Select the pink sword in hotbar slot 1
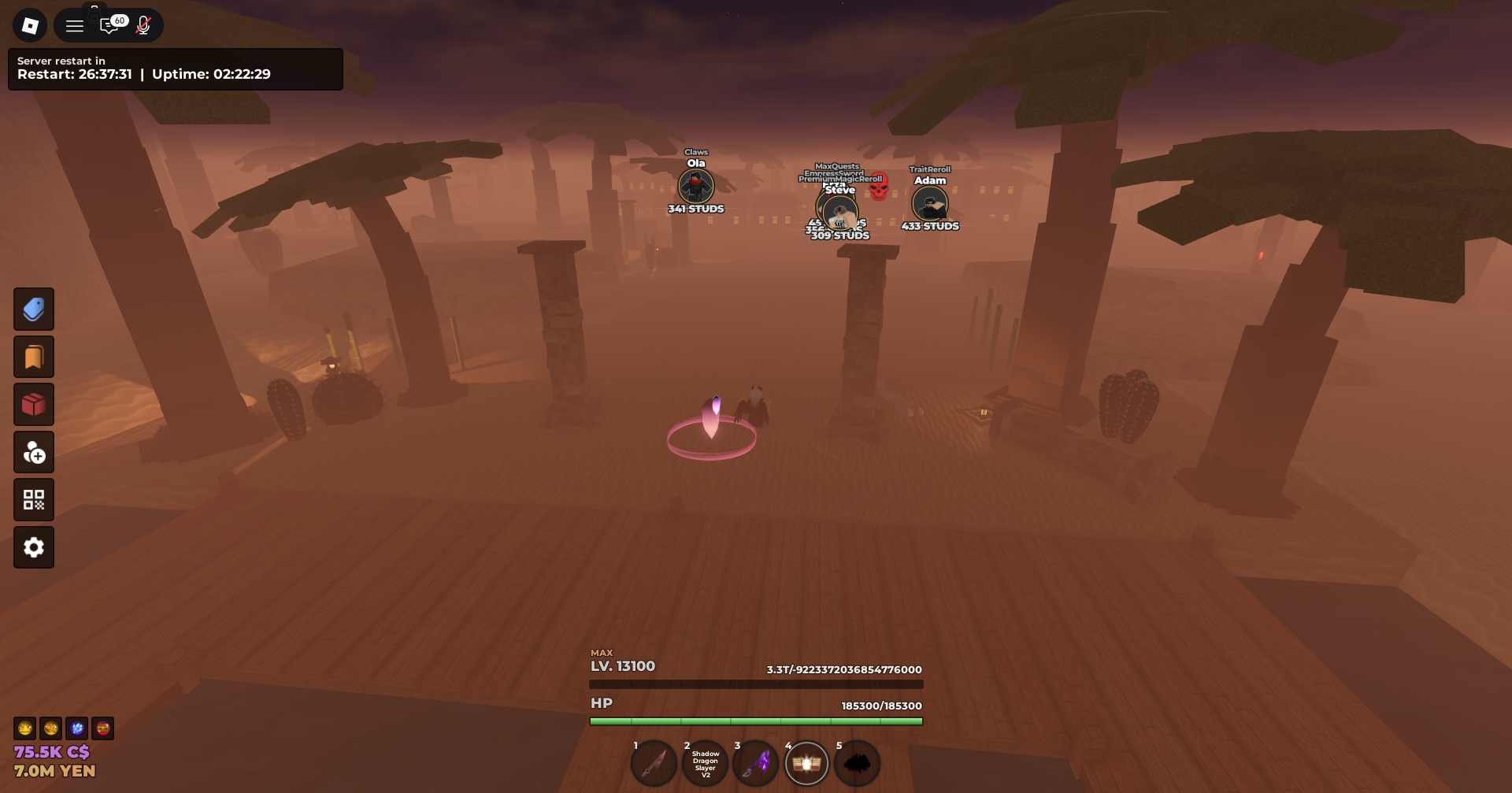 pyautogui.click(x=654, y=763)
